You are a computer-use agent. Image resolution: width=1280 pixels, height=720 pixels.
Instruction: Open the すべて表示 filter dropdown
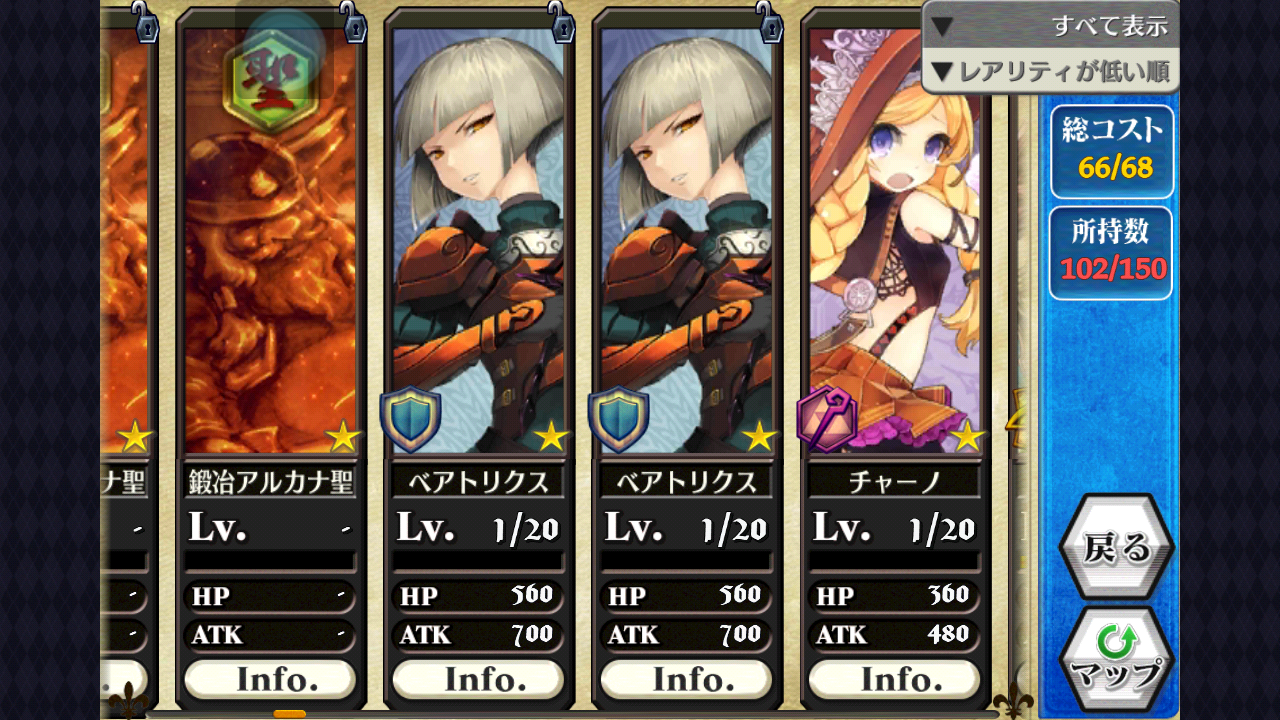(1050, 24)
